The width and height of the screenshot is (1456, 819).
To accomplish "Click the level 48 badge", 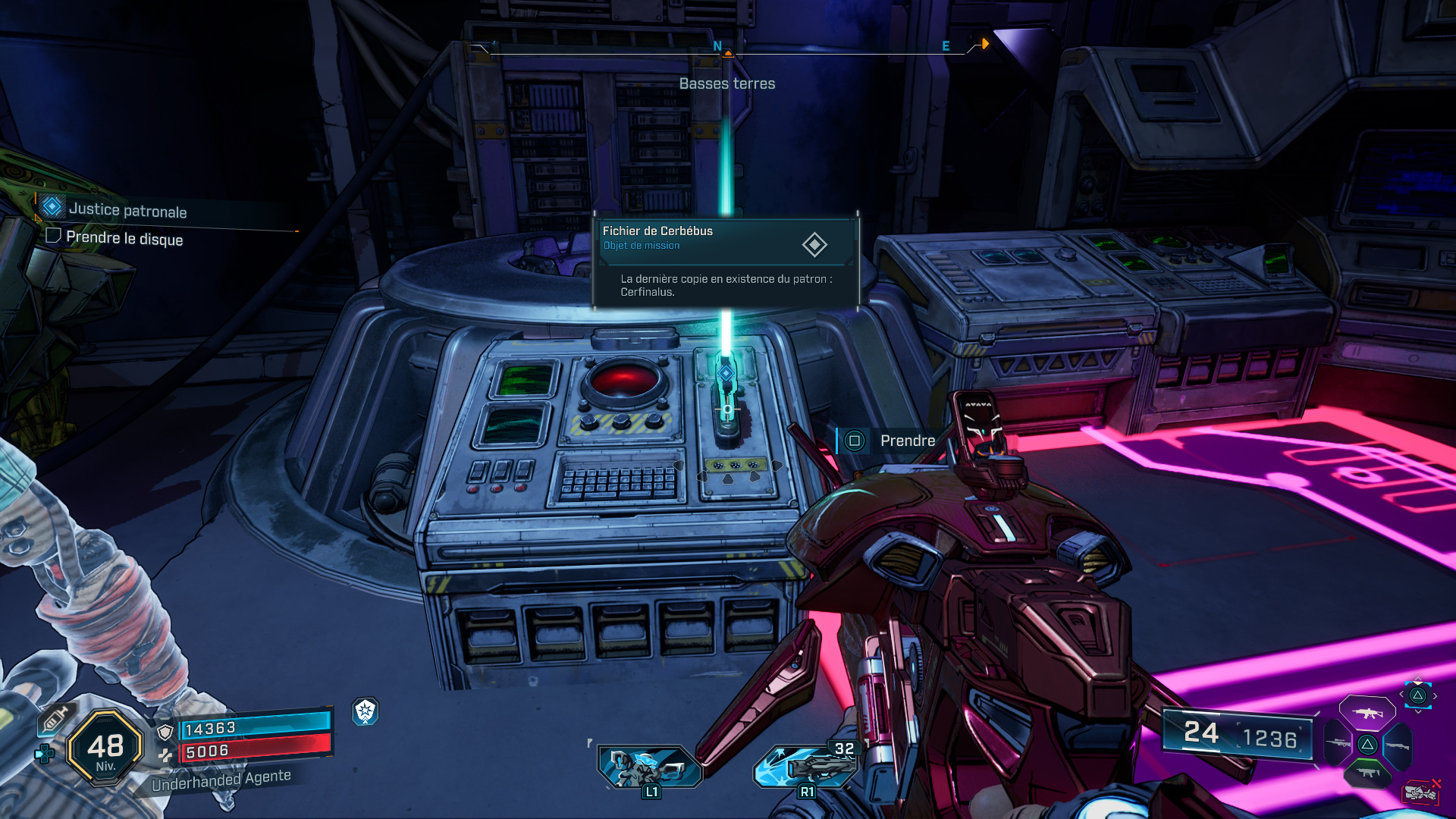I will pyautogui.click(x=105, y=748).
